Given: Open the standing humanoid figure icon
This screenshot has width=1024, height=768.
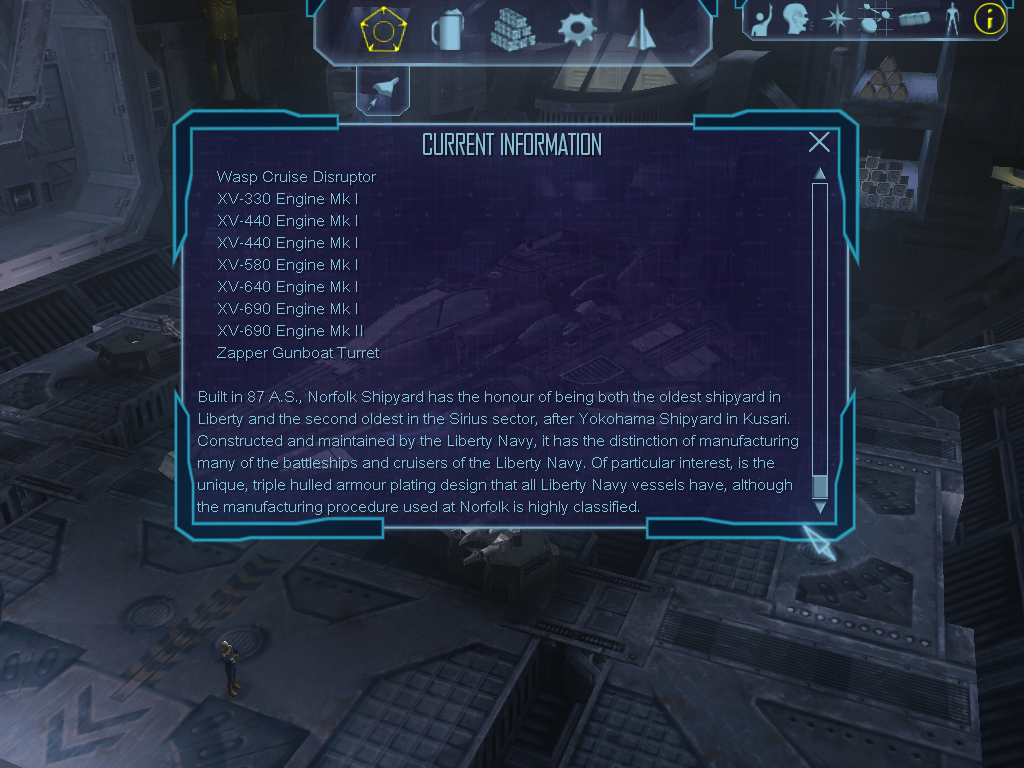Looking at the screenshot, I should [952, 18].
